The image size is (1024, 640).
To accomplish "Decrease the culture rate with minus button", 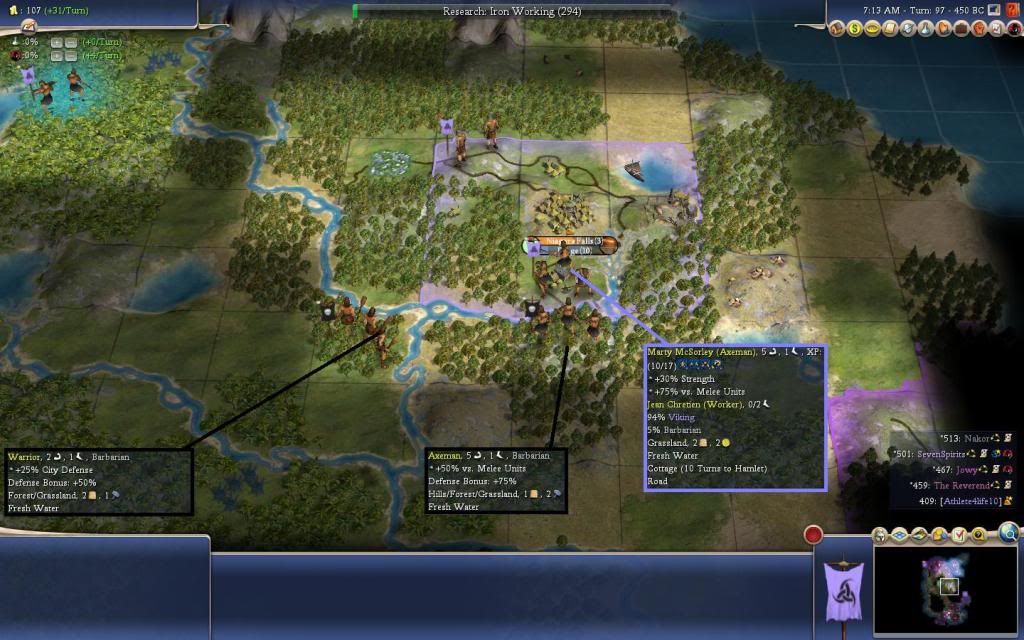I will 72,56.
